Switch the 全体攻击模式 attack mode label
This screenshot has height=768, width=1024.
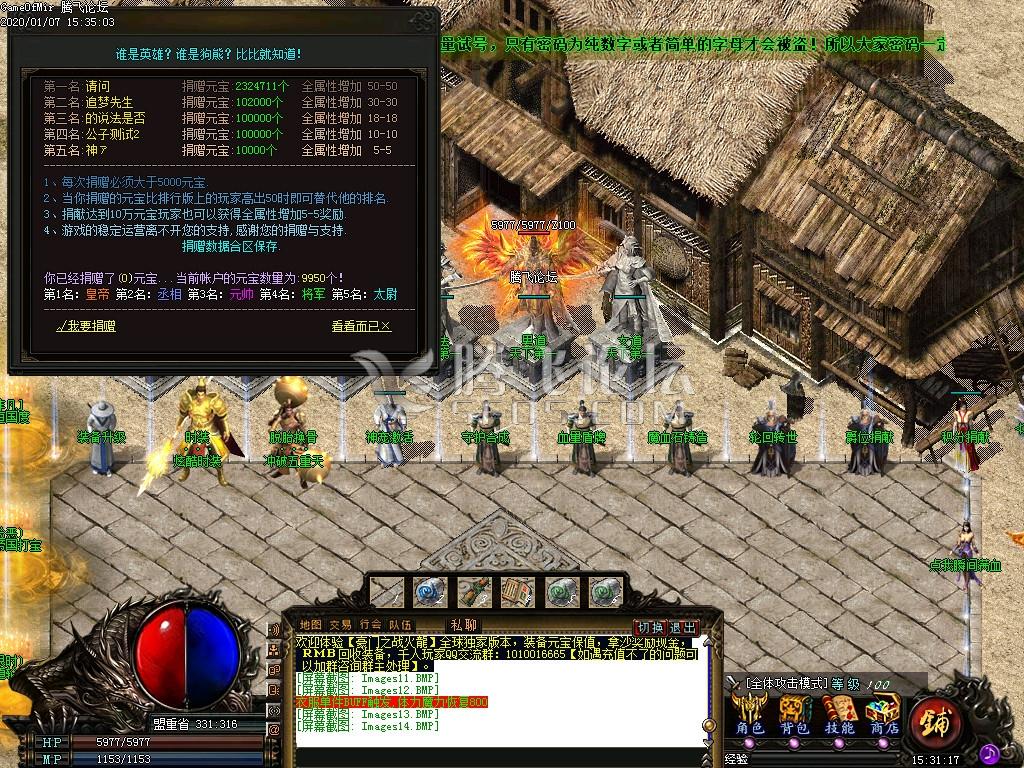(787, 683)
